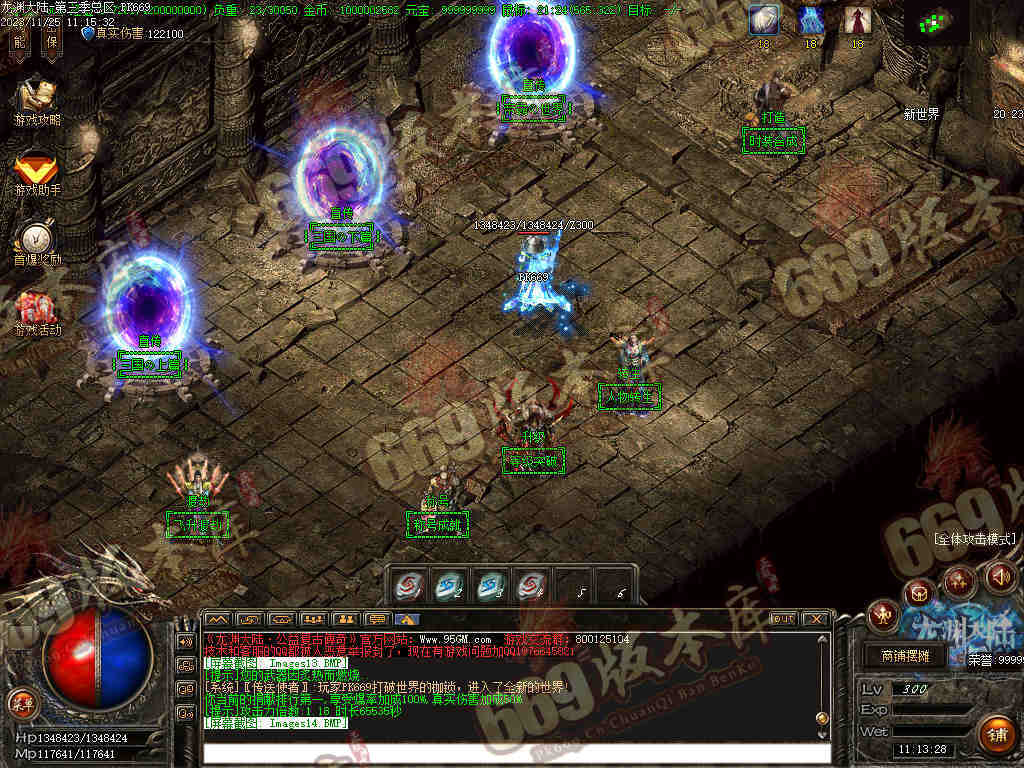Open the package box round button

(x=919, y=593)
